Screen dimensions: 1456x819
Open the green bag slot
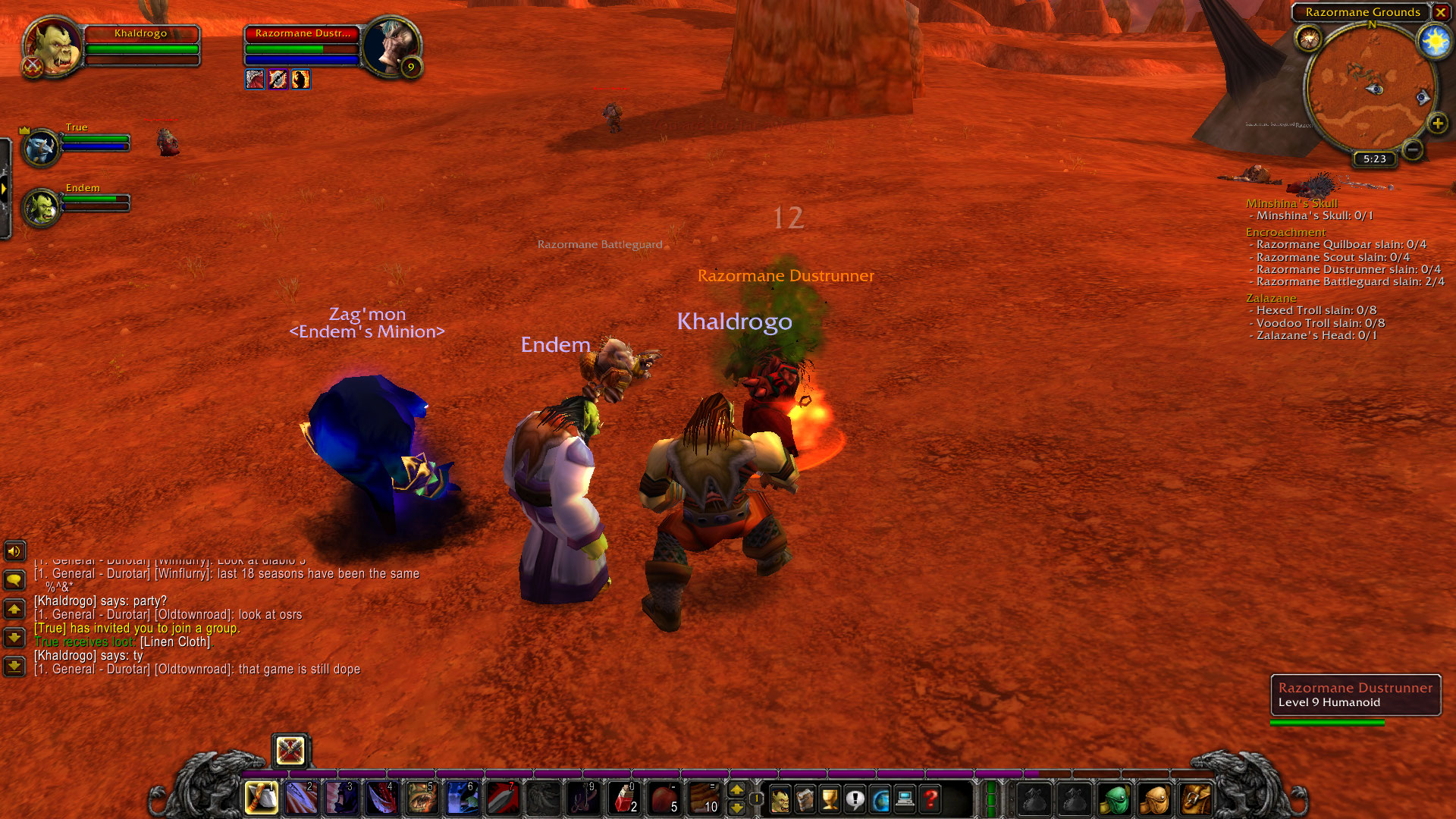[1114, 799]
